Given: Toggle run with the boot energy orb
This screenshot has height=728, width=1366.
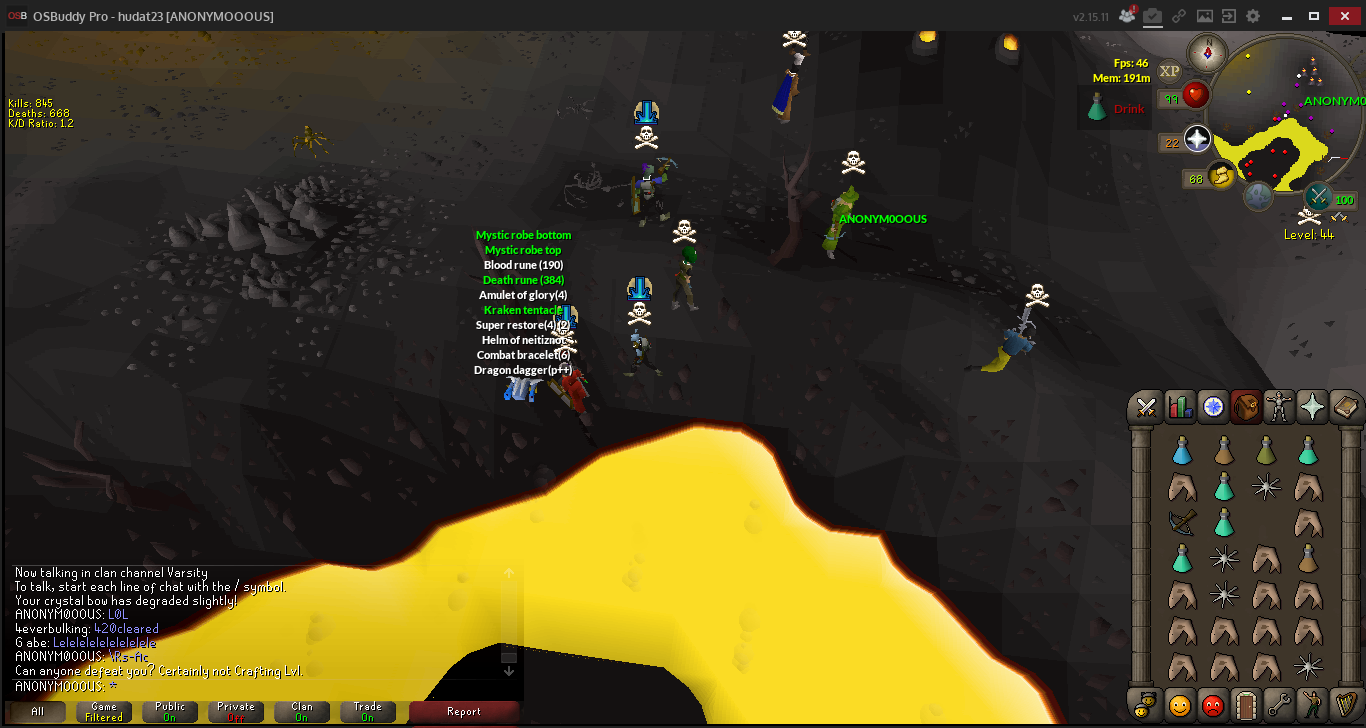Looking at the screenshot, I should coord(1221,176).
